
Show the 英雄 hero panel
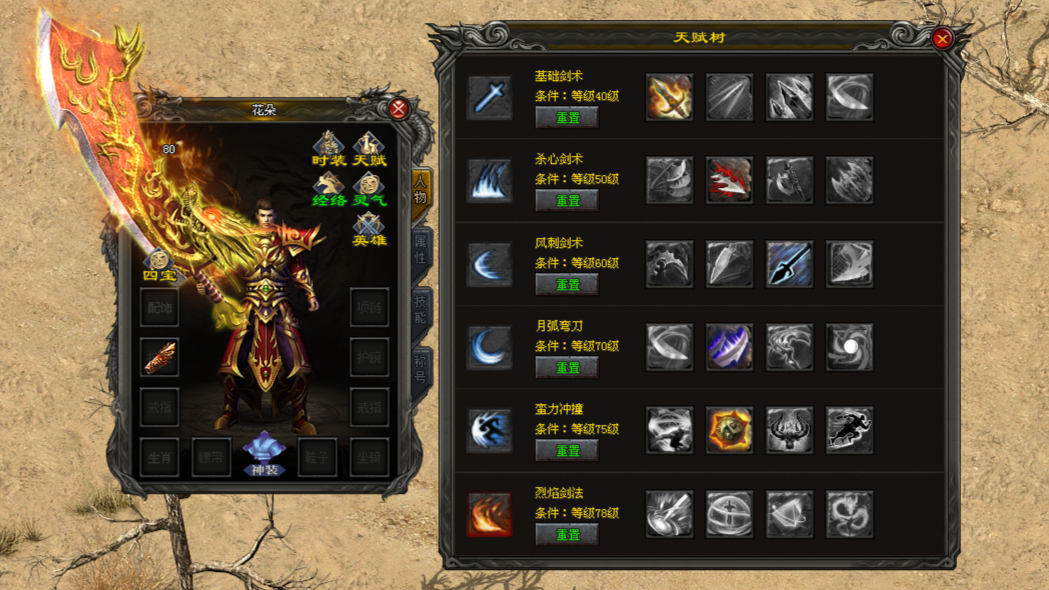pos(369,229)
